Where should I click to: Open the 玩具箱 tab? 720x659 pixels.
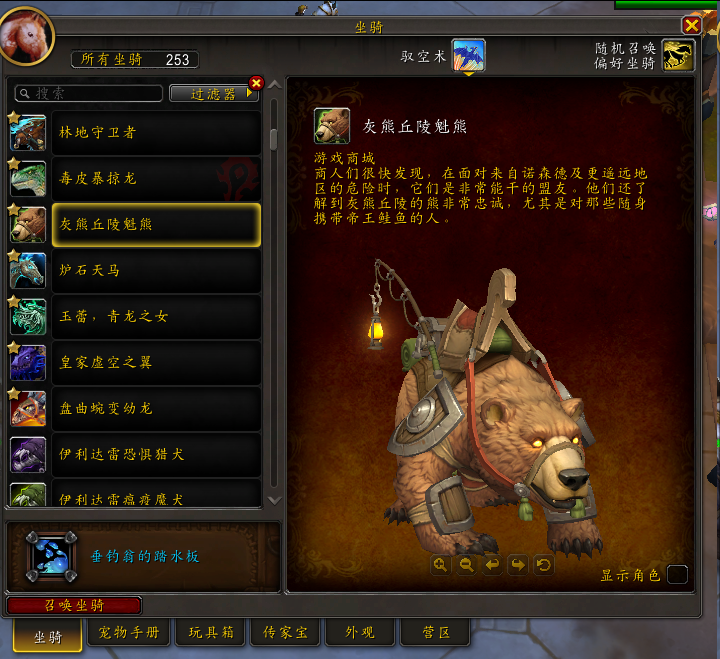pos(210,632)
